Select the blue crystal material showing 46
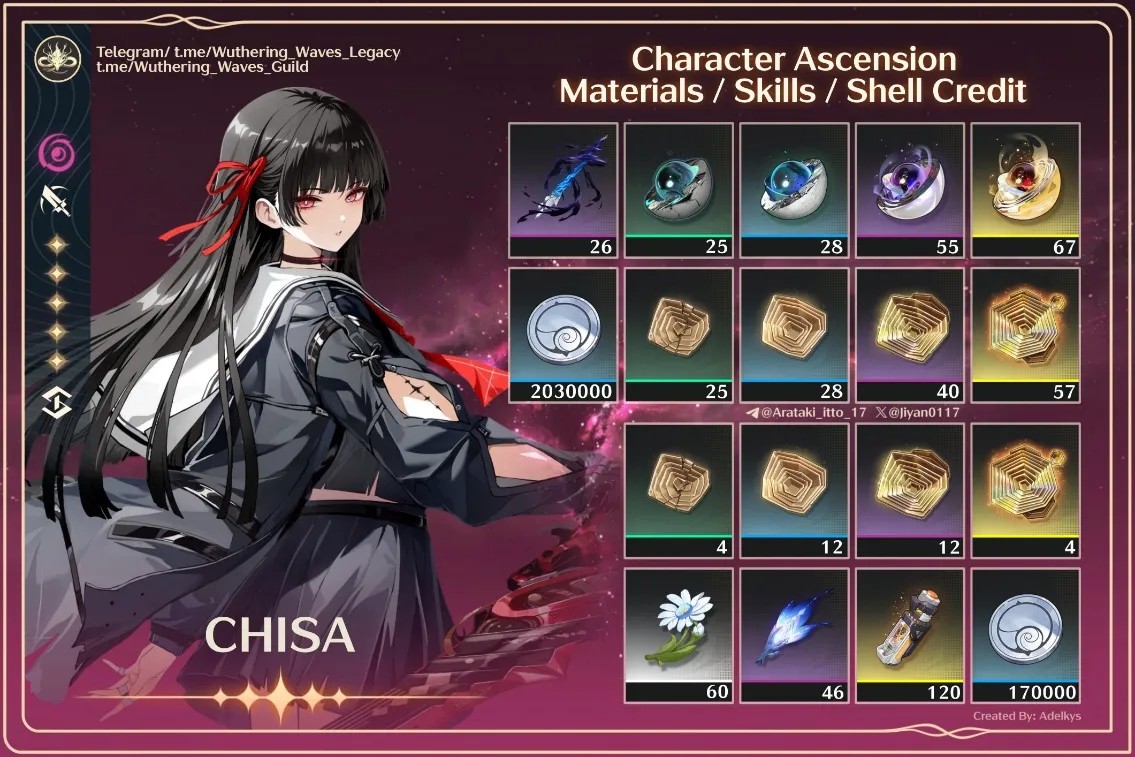Screen dimensions: 1135x757 (794, 635)
